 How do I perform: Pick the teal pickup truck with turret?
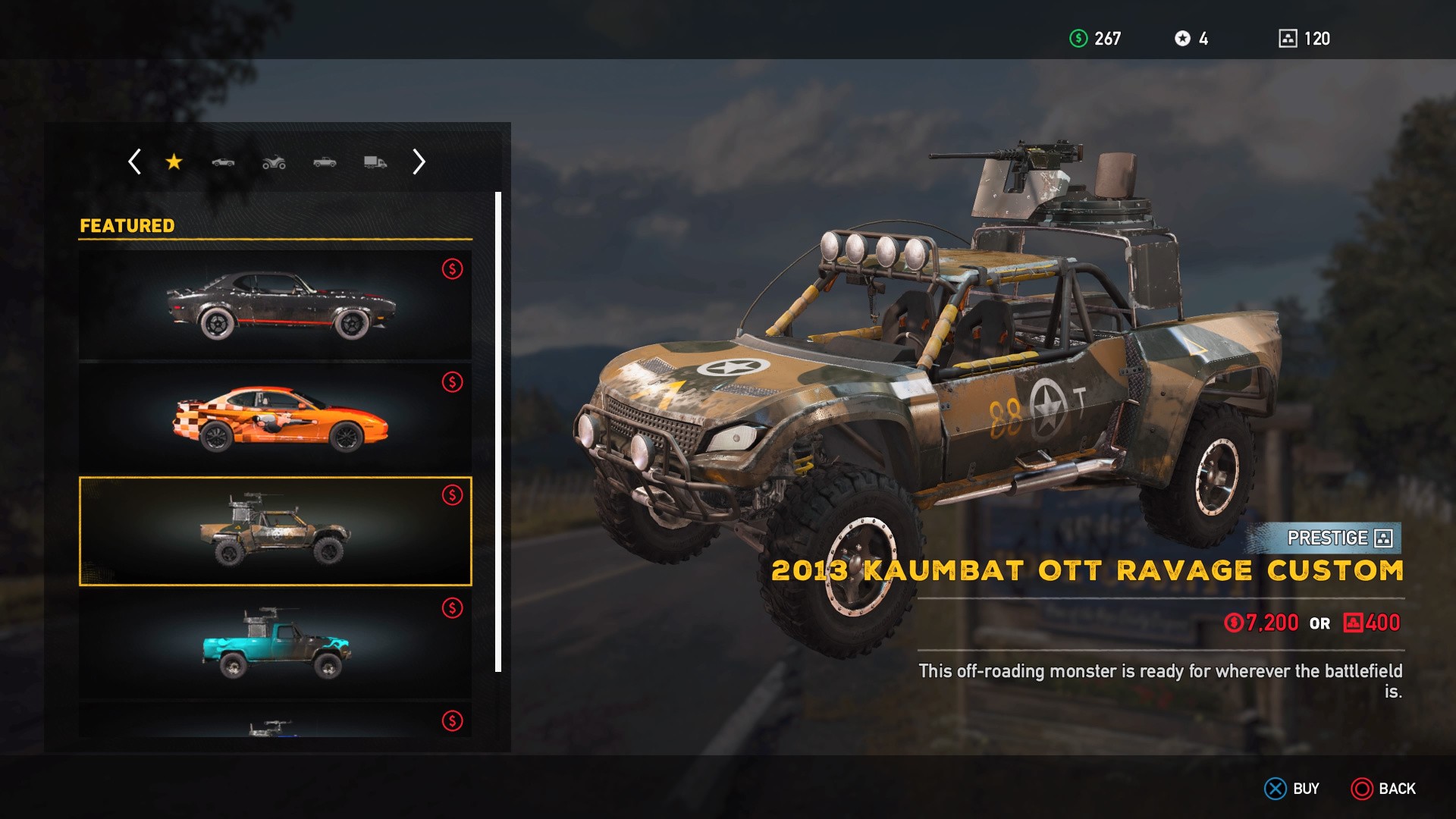click(275, 644)
